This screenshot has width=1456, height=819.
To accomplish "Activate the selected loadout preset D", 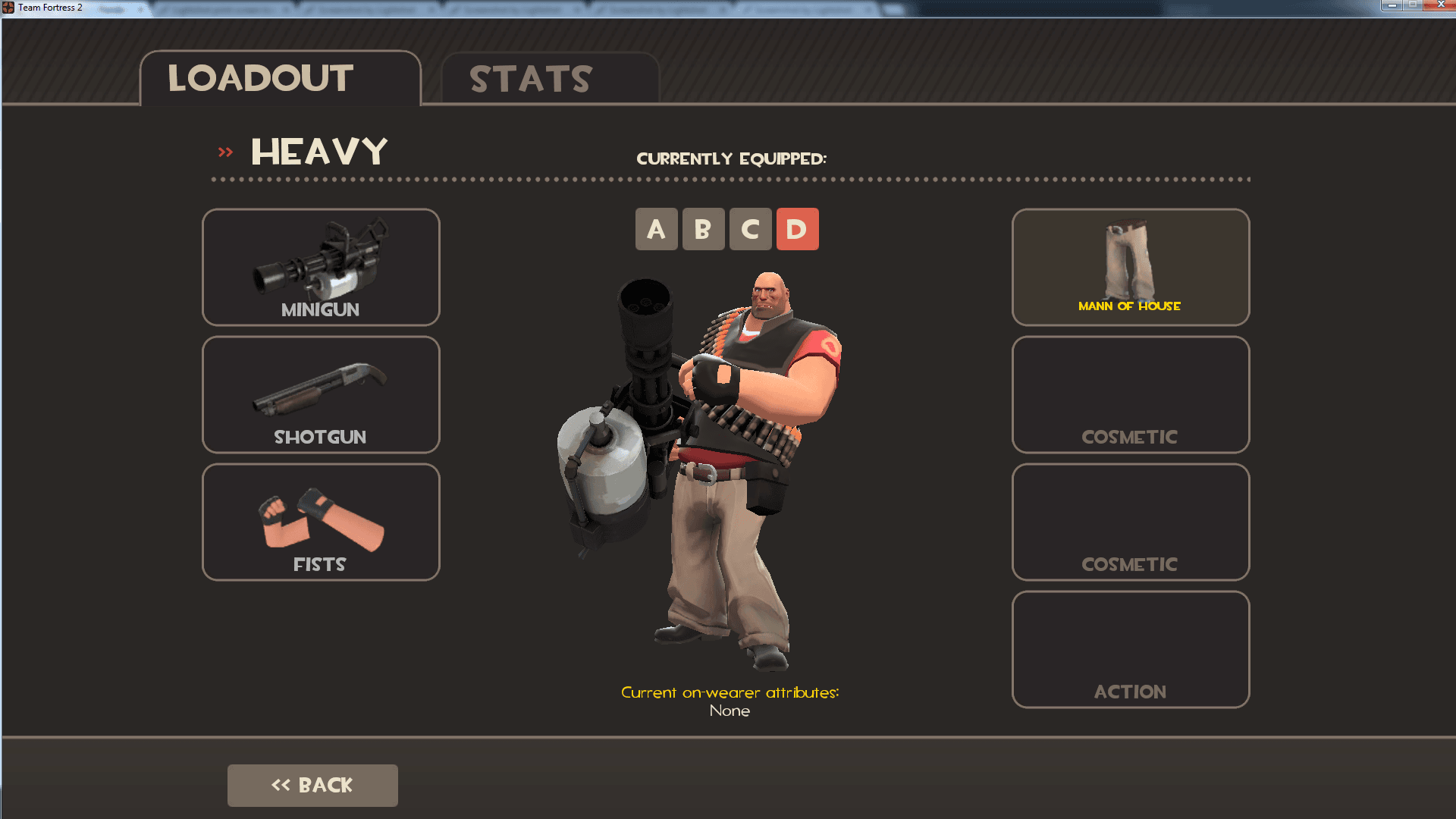I will click(797, 229).
